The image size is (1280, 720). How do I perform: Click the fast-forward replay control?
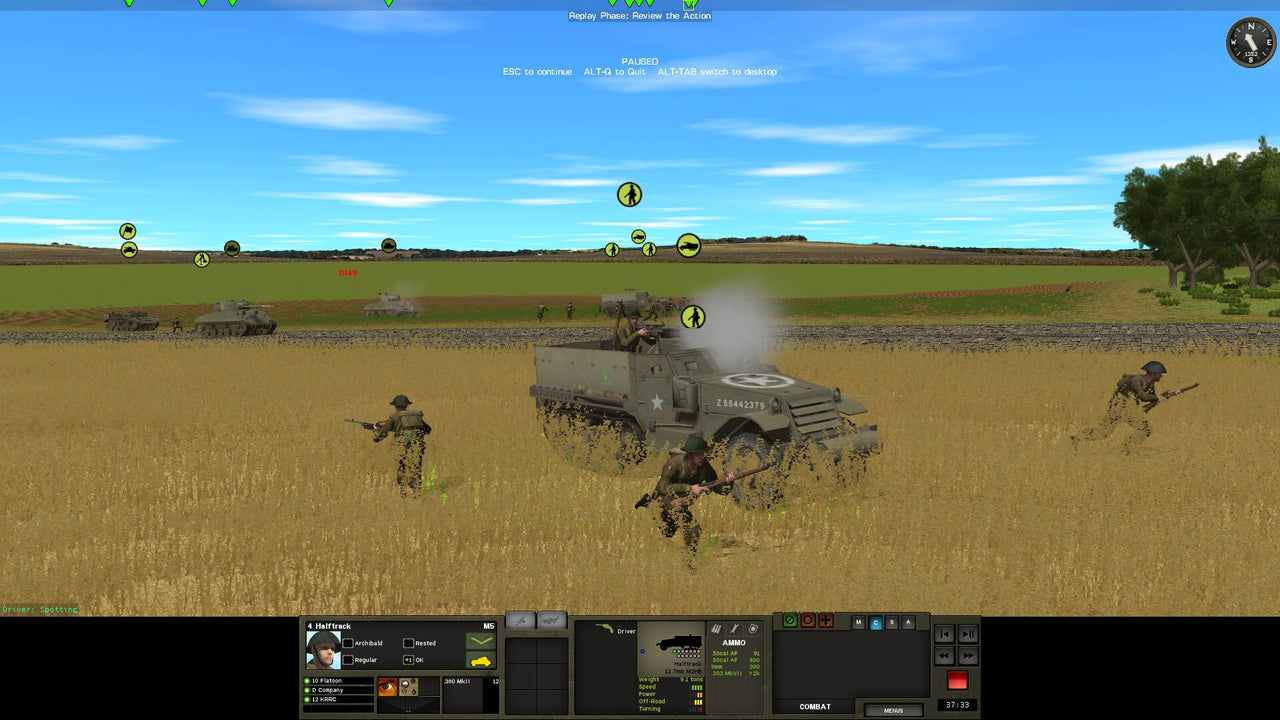[x=968, y=656]
